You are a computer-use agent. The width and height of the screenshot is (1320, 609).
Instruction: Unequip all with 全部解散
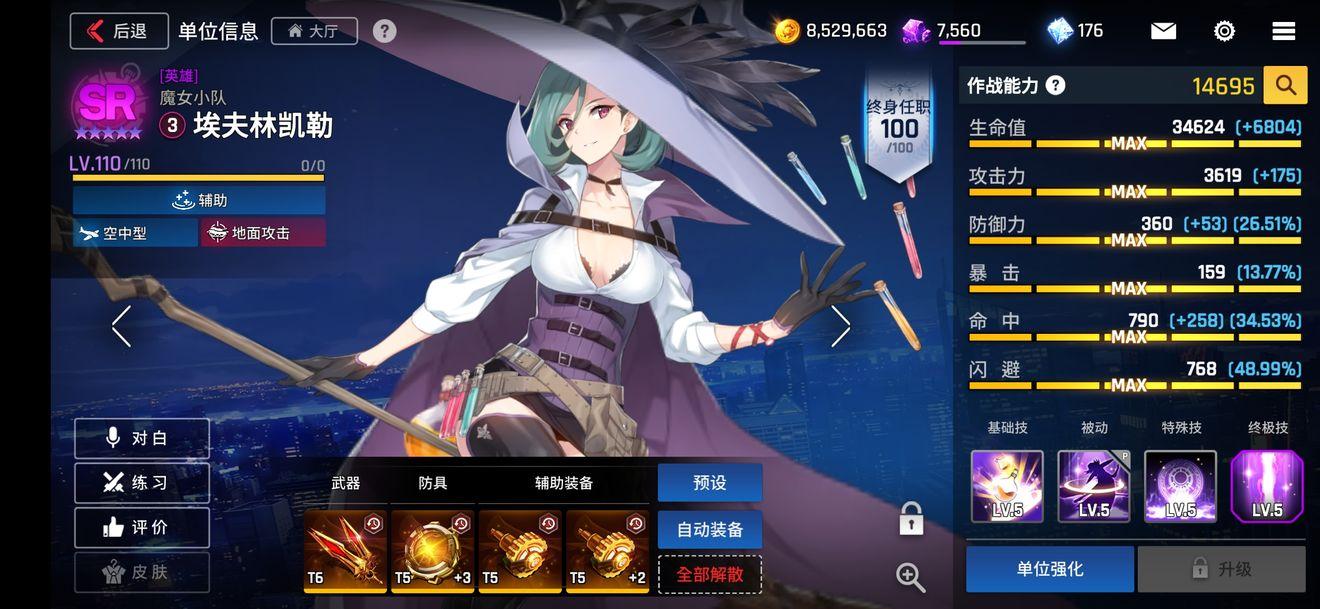pyautogui.click(x=710, y=575)
